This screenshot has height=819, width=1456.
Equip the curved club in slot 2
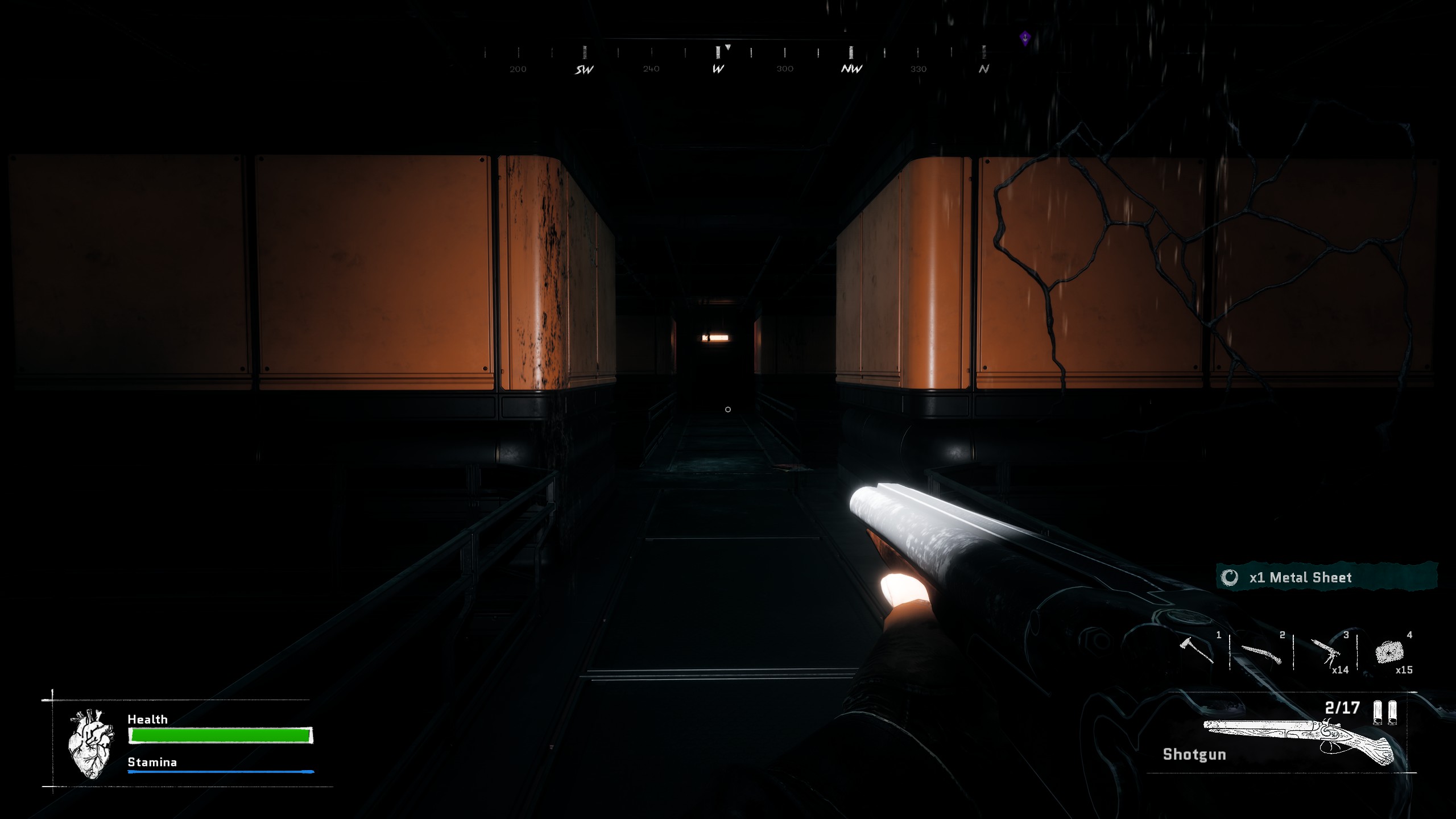click(x=1261, y=653)
